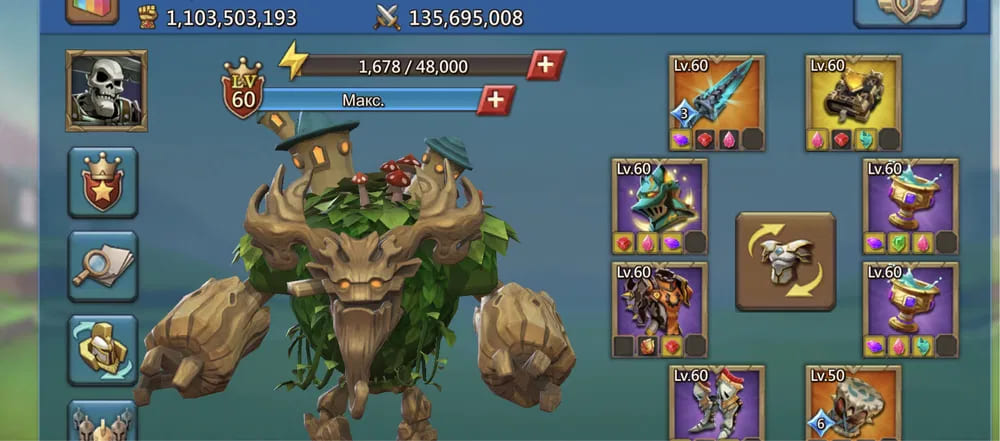Select the upper Lv.60 golden chalice slot
Screen dimensions: 1000x441
pos(910,207)
